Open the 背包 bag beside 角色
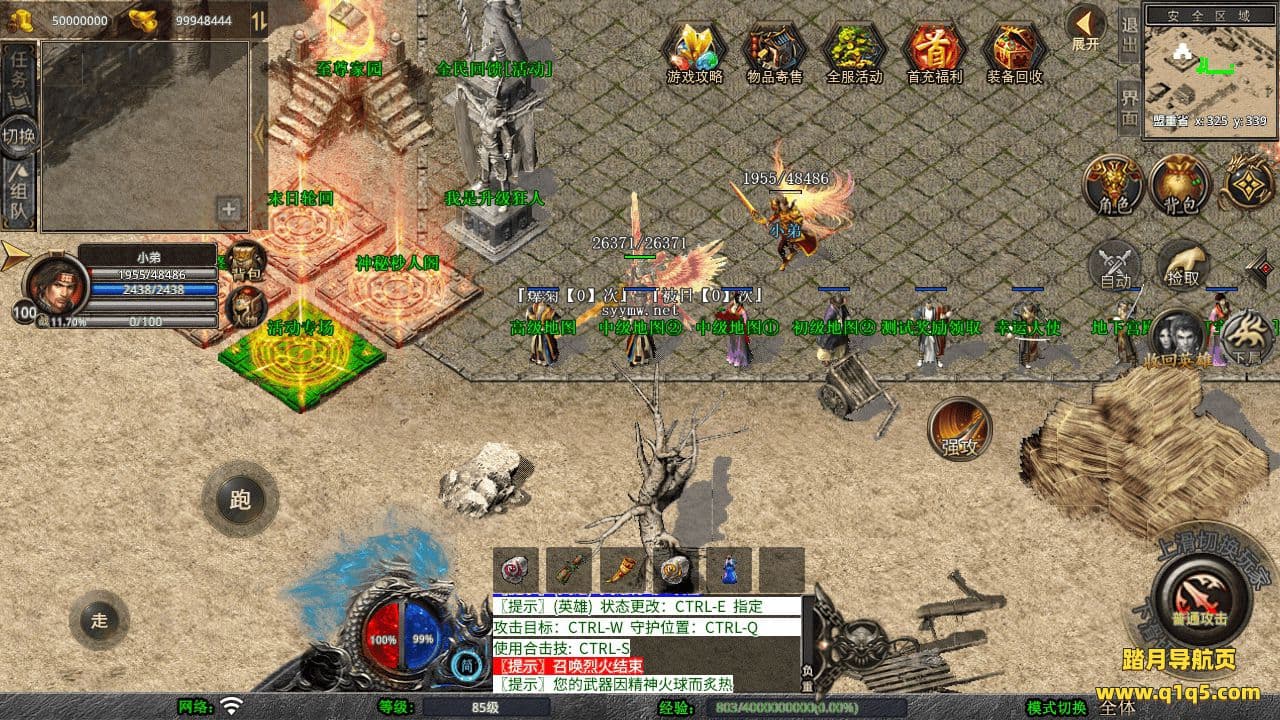Viewport: 1280px width, 720px height. (x=1180, y=186)
